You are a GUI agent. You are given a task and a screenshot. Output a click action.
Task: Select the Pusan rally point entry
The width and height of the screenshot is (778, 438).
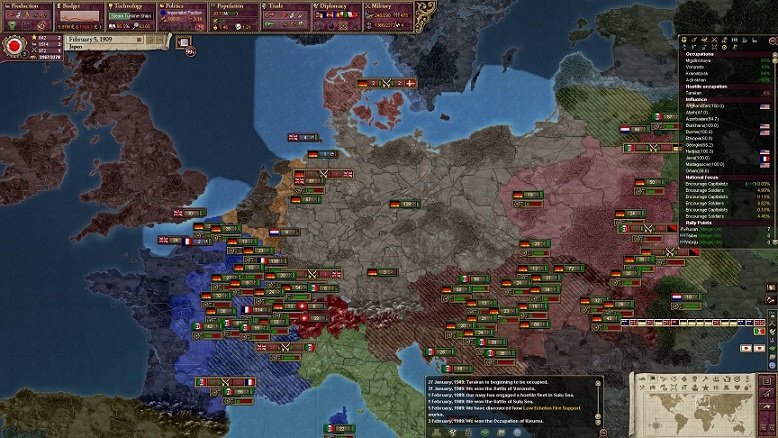(x=700, y=229)
